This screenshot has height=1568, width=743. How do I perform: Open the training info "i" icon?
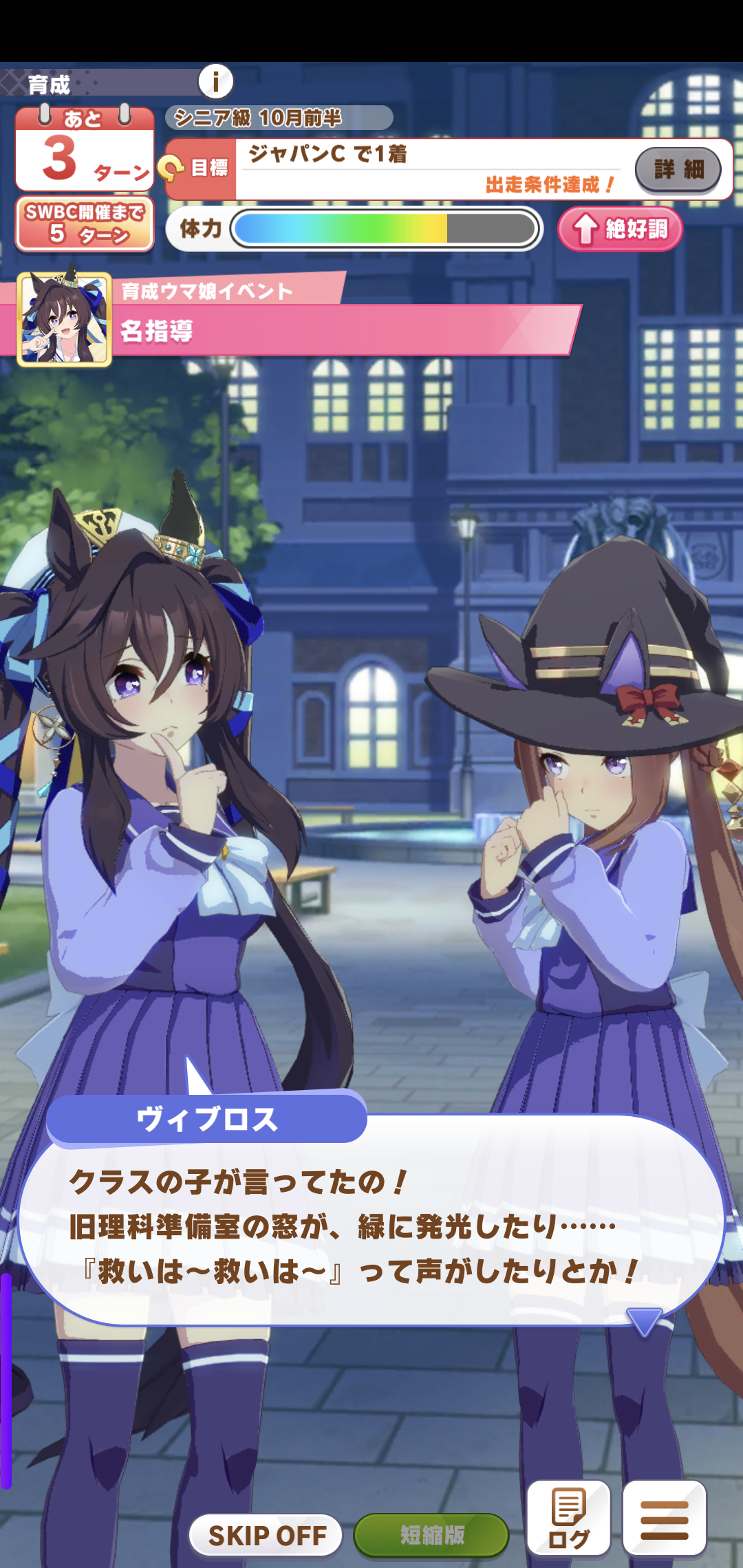pos(216,82)
